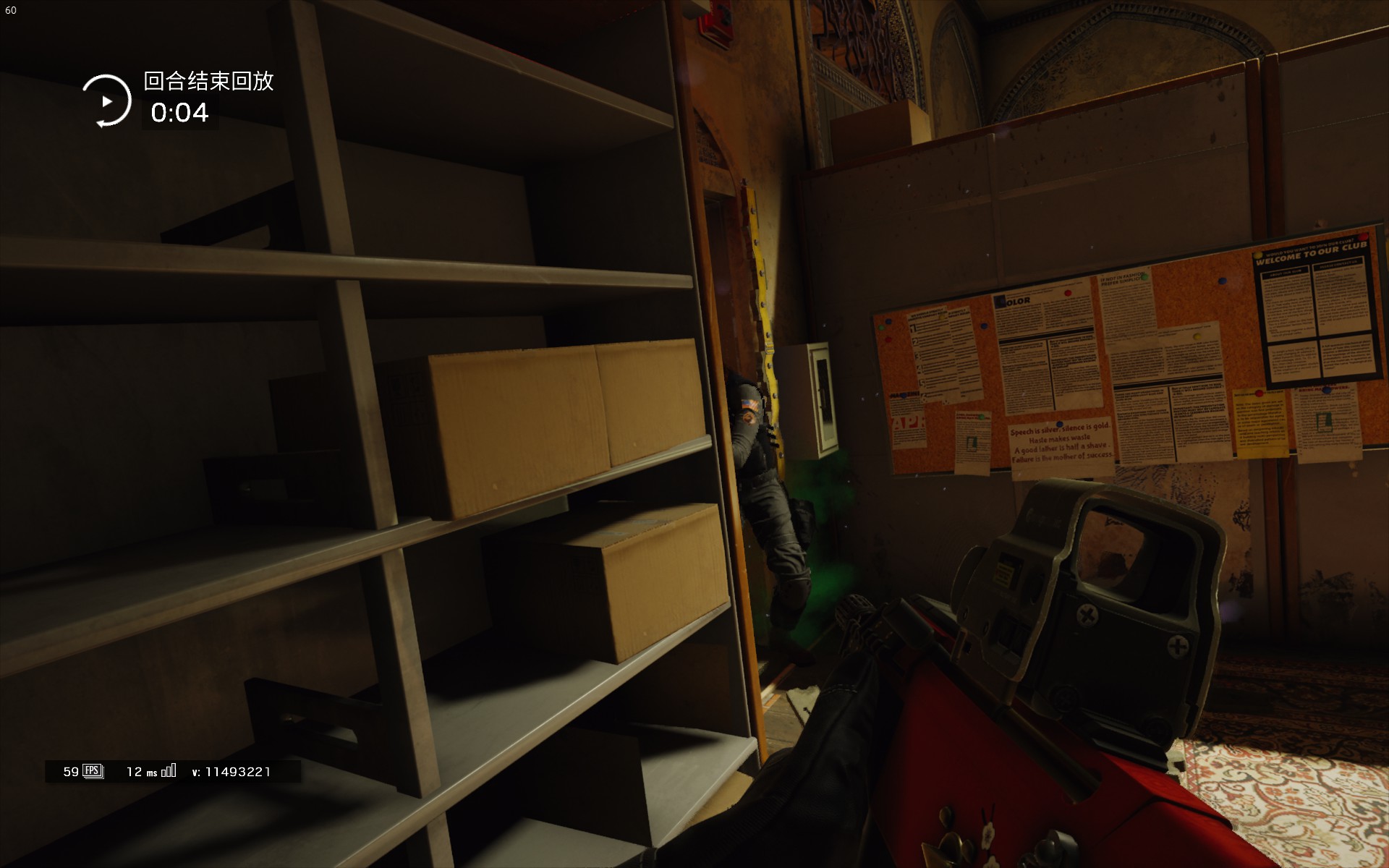Select the FPS counter icon
1389x868 pixels.
[92, 771]
